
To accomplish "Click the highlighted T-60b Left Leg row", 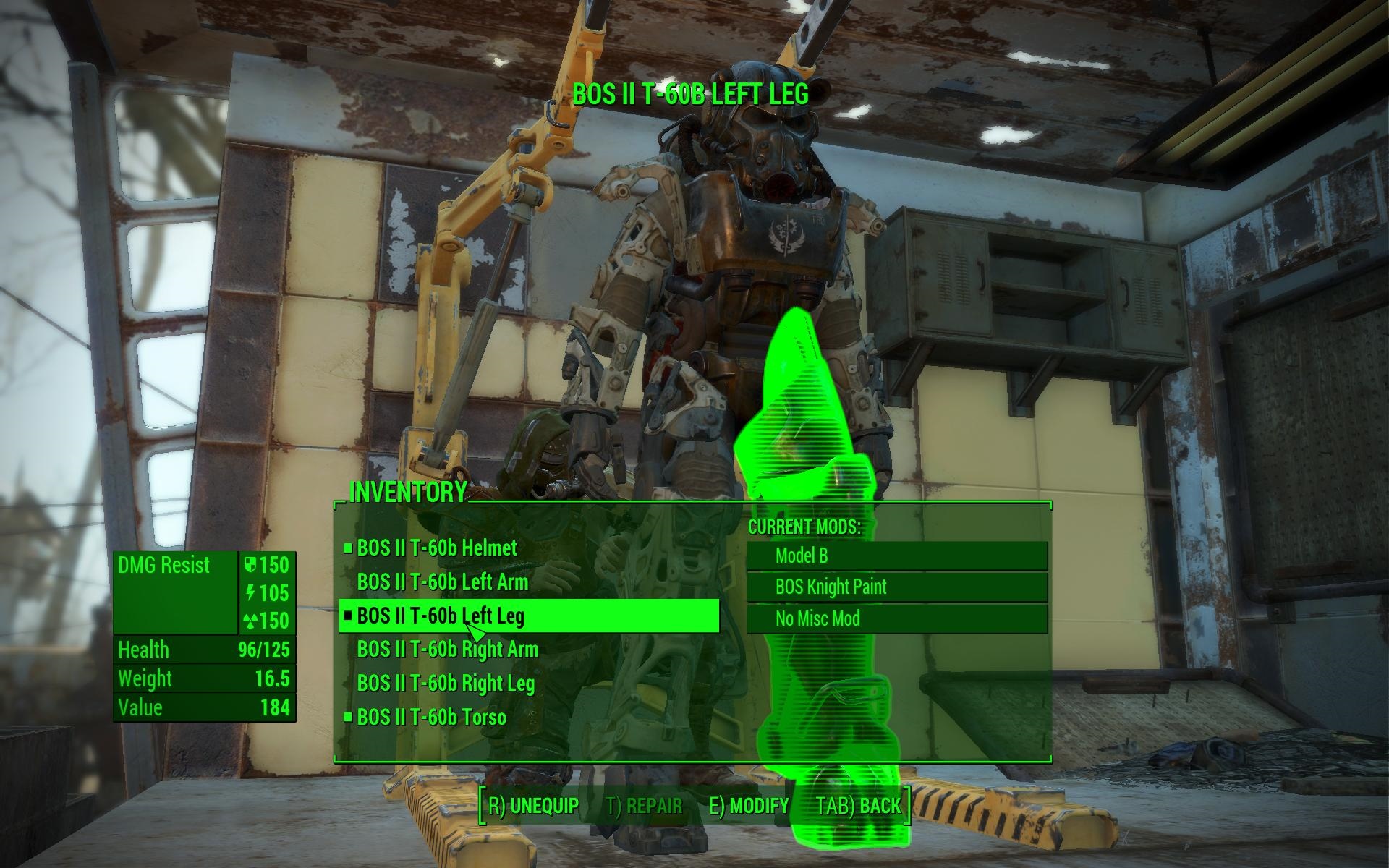I will click(x=528, y=616).
